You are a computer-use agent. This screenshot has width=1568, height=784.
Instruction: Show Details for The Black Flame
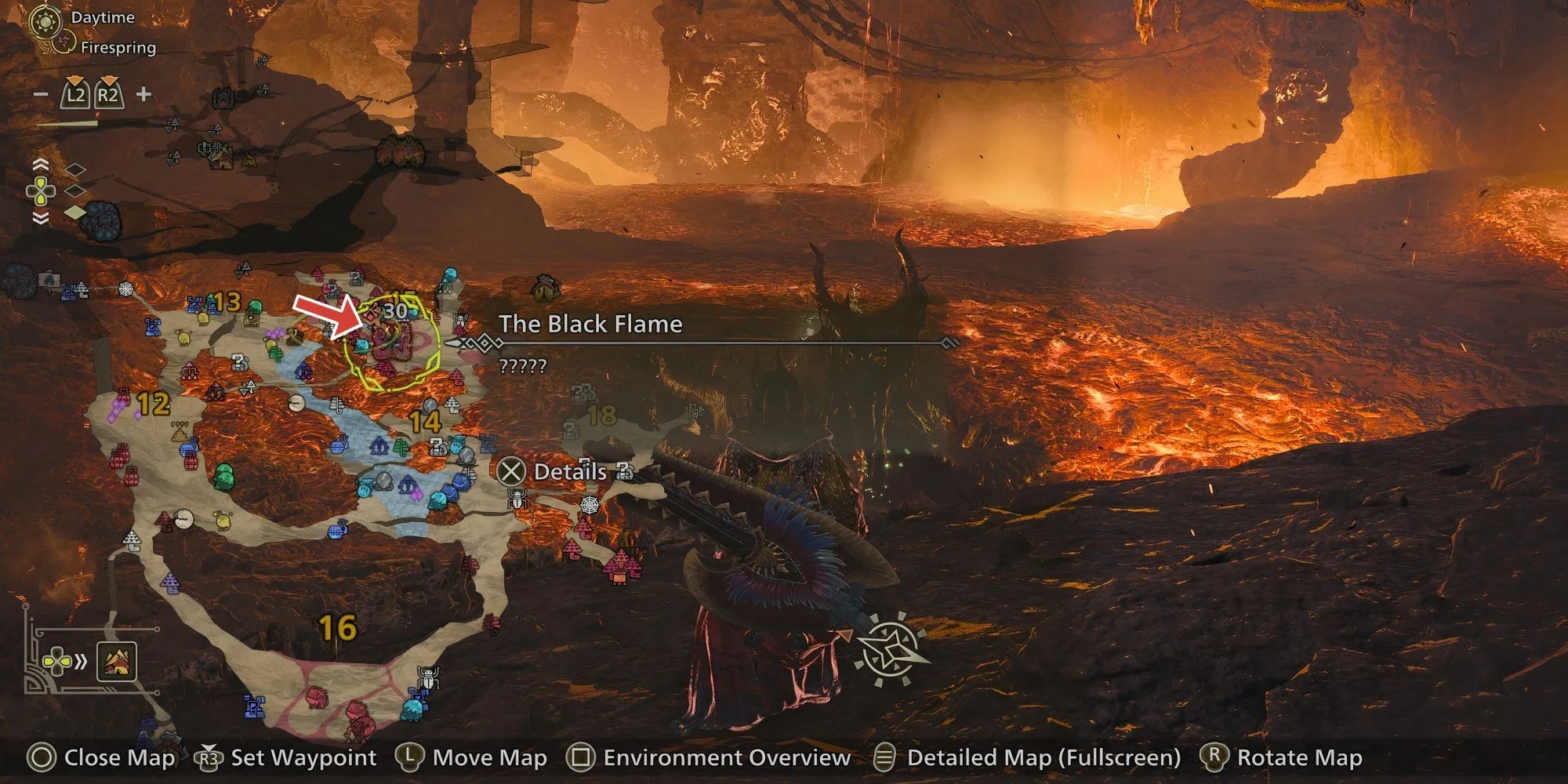tap(569, 471)
